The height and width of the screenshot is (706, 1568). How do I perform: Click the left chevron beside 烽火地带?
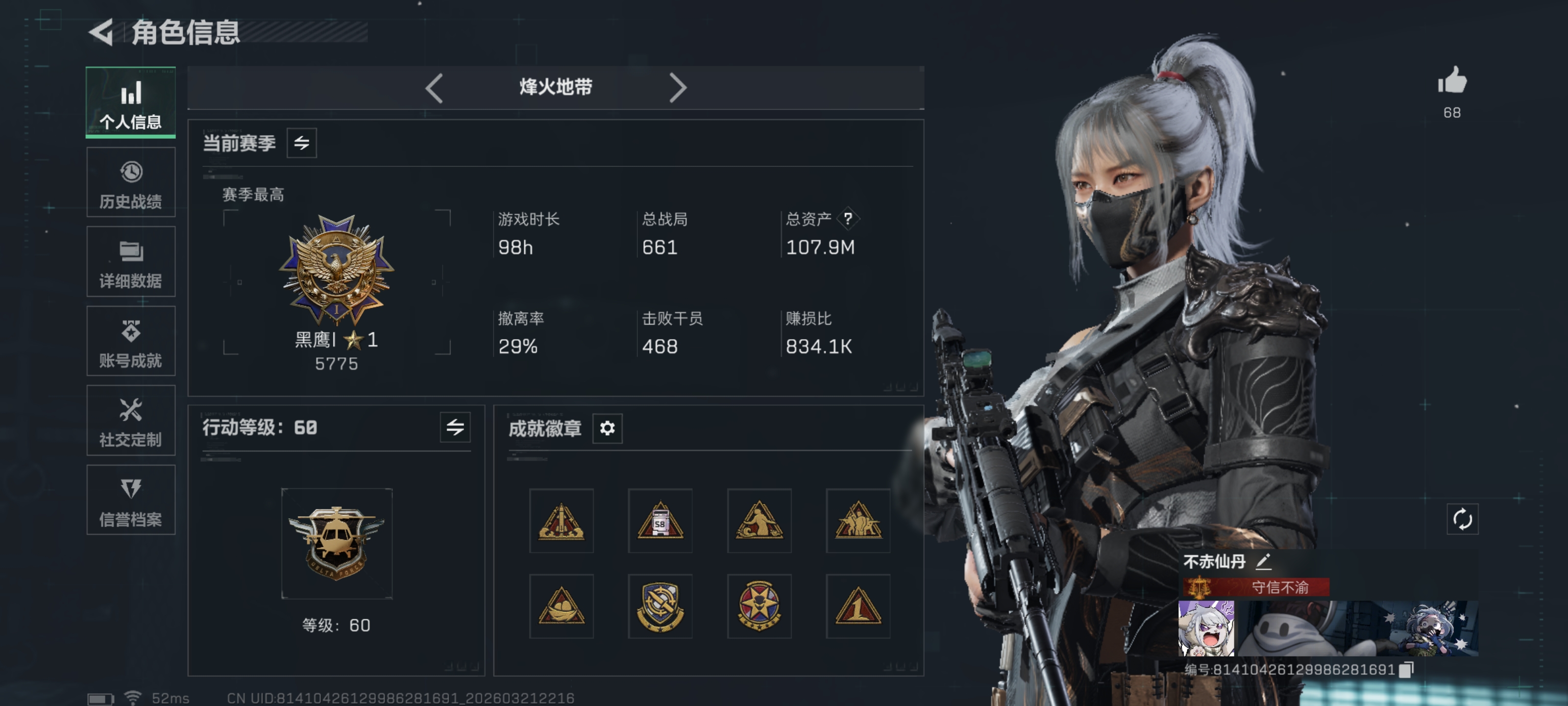coord(433,88)
